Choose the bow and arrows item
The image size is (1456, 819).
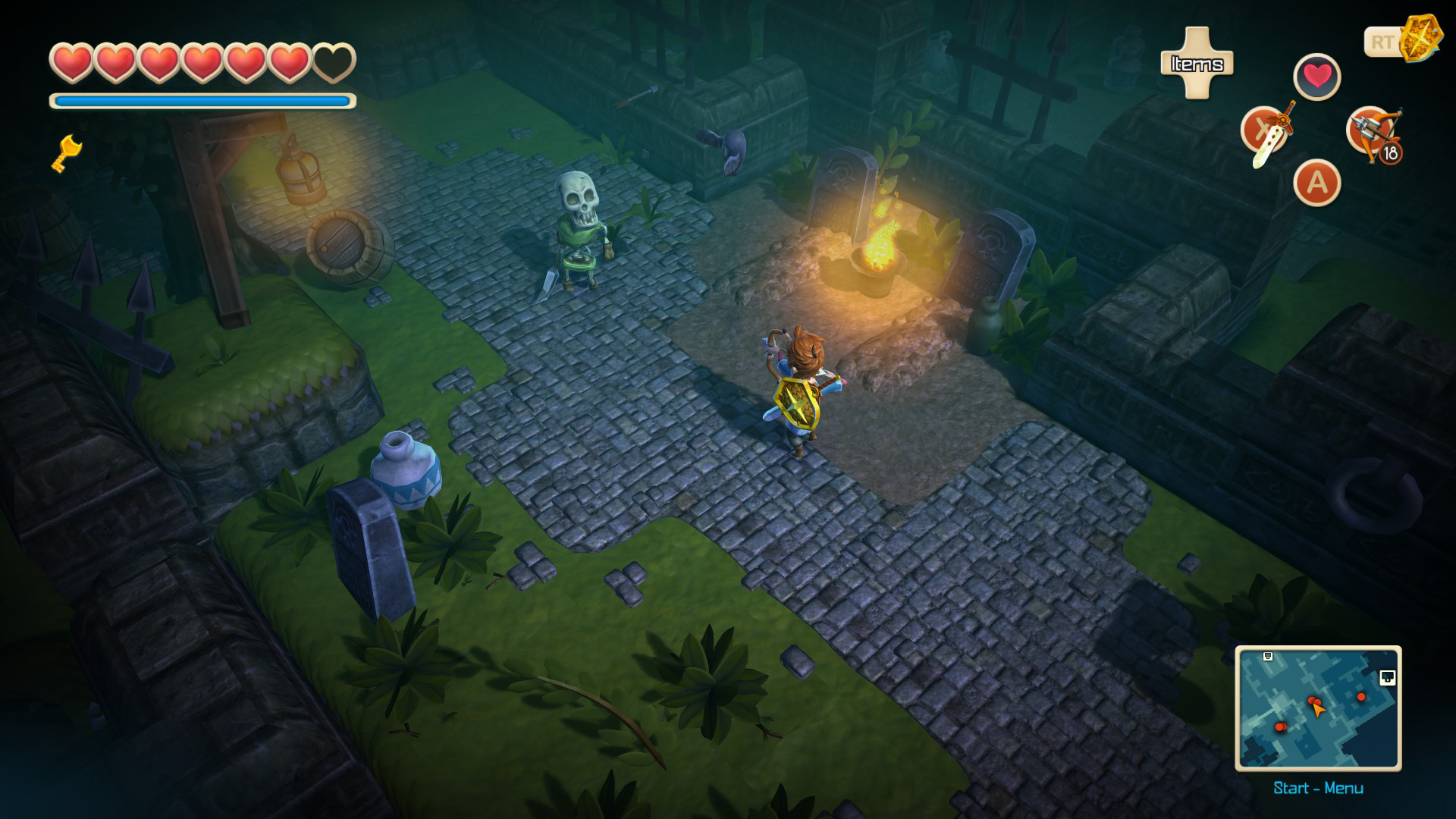(x=1373, y=133)
